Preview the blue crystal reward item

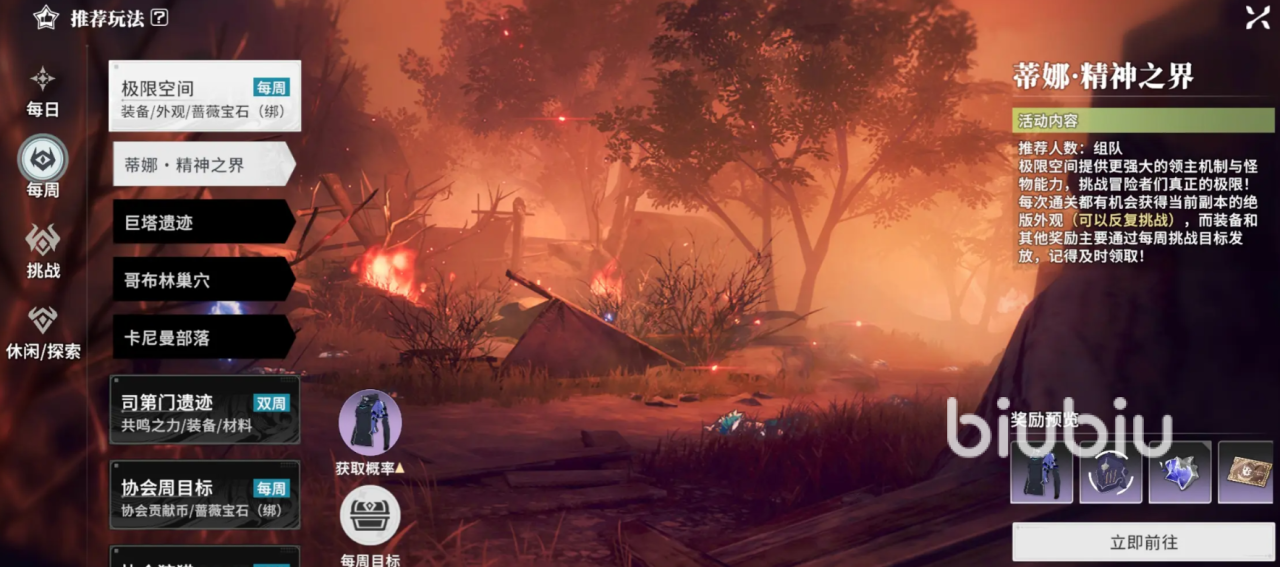1179,472
